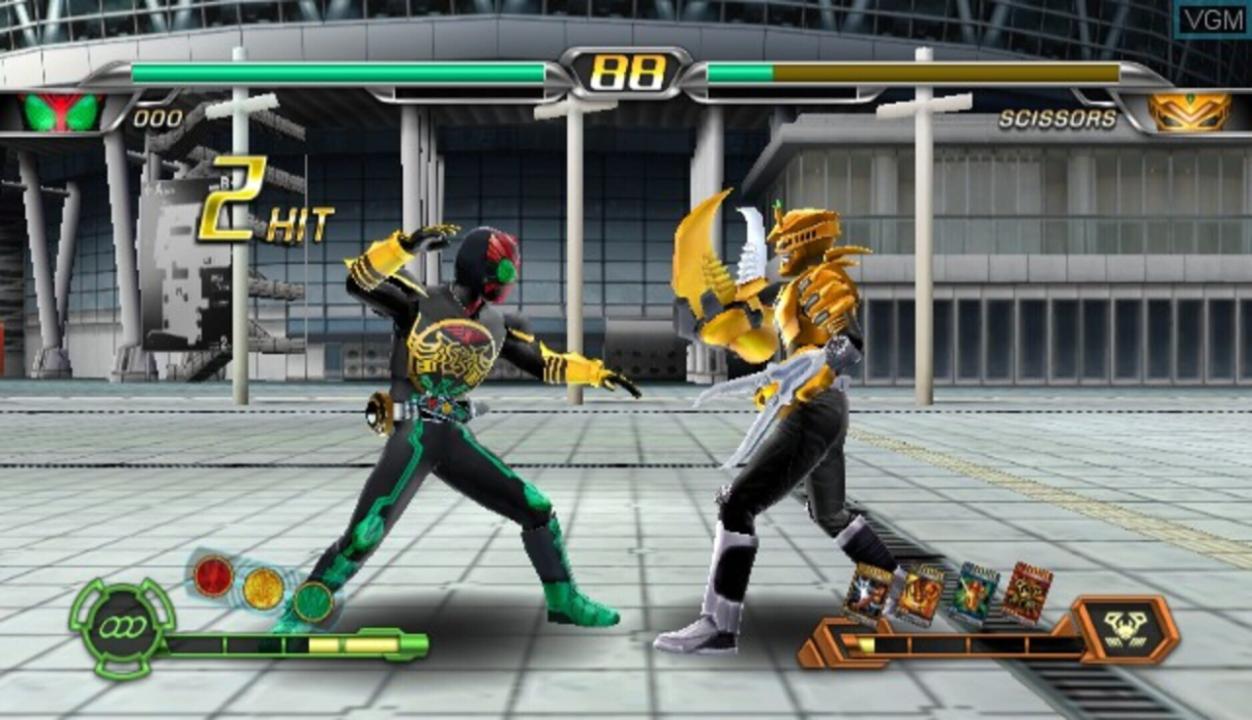
Task: Click the OOO helmet portrait
Action: click(62, 112)
